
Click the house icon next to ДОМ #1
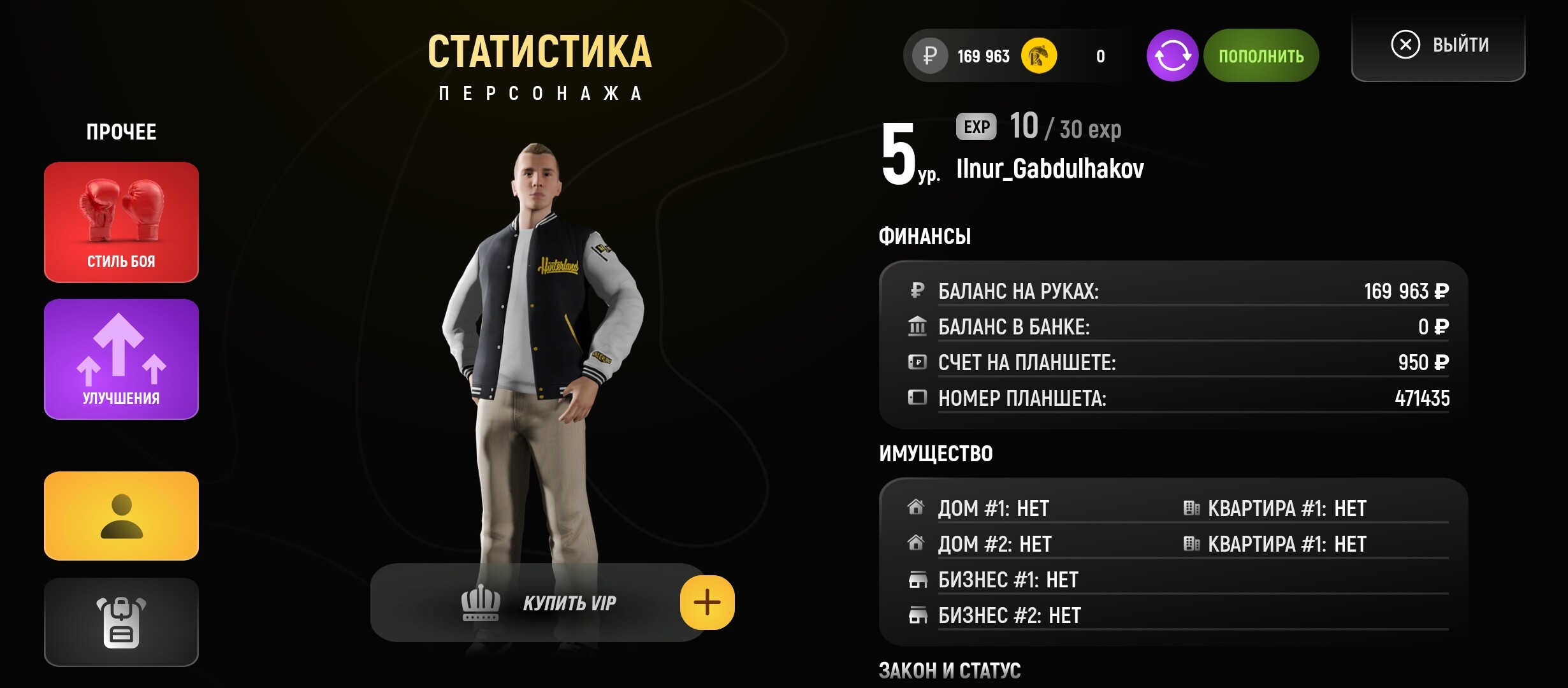pos(917,507)
